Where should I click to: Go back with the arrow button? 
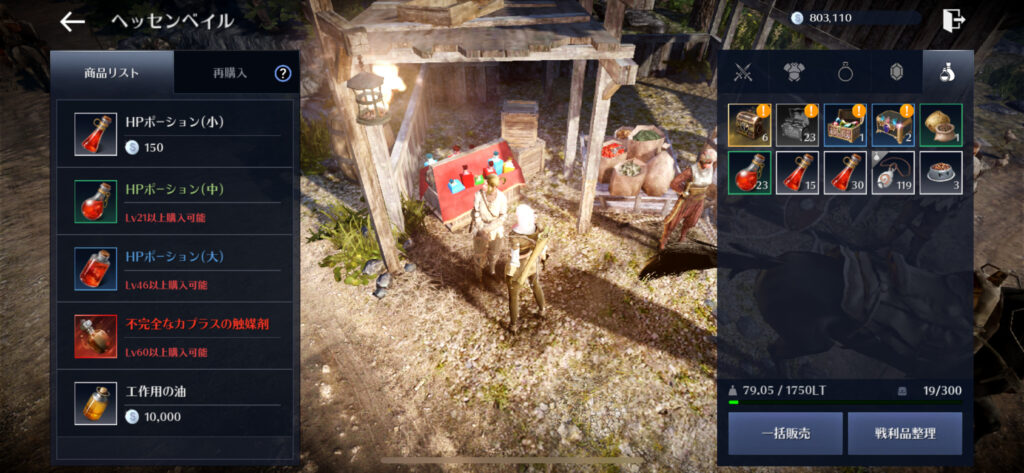73,21
